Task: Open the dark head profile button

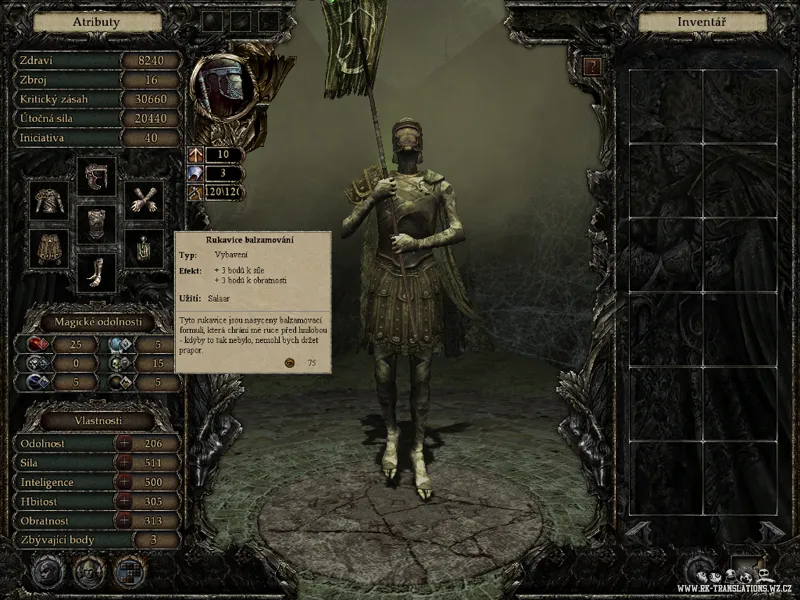Action: [x=46, y=572]
